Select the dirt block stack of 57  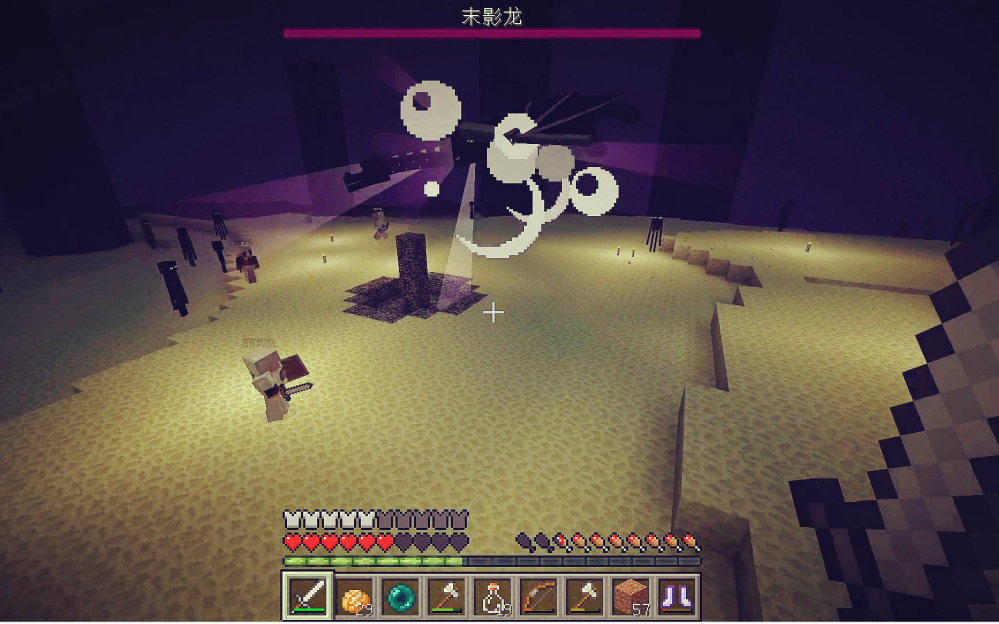click(x=631, y=596)
